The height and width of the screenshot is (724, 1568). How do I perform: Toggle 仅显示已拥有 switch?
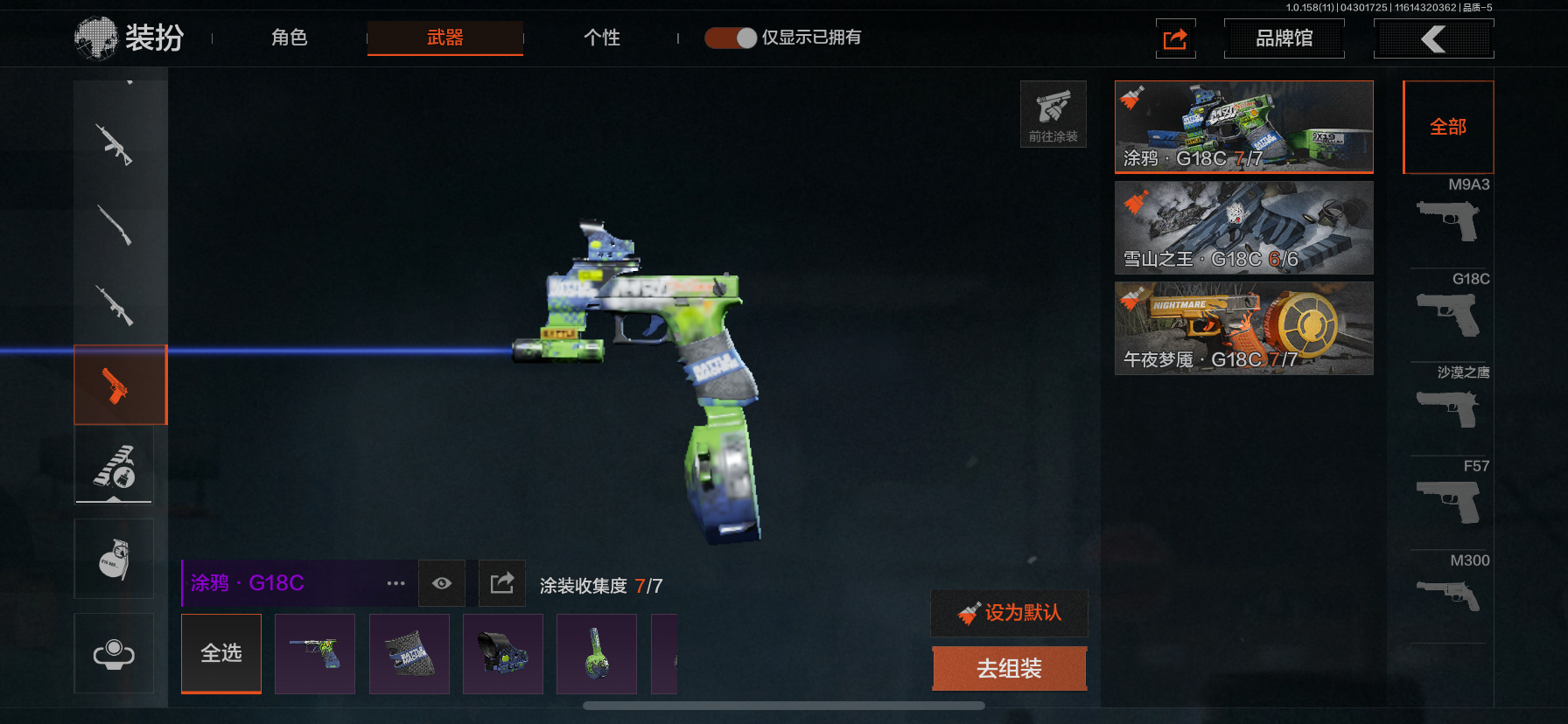731,38
